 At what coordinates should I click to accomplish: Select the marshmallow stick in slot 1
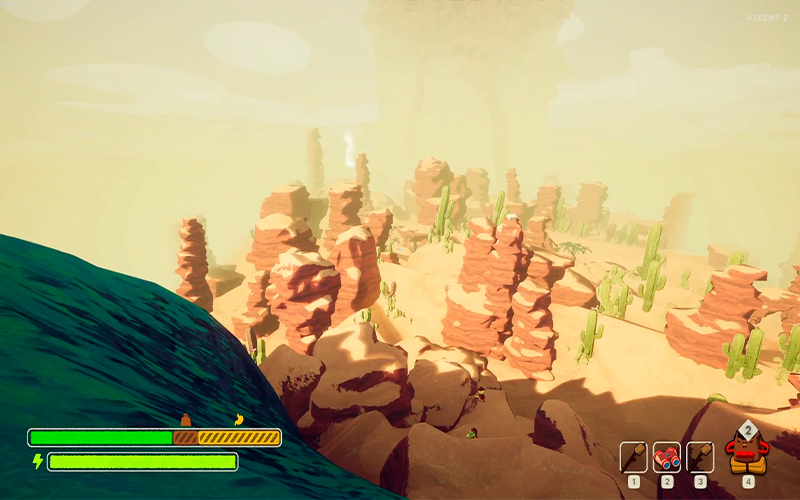coord(634,457)
